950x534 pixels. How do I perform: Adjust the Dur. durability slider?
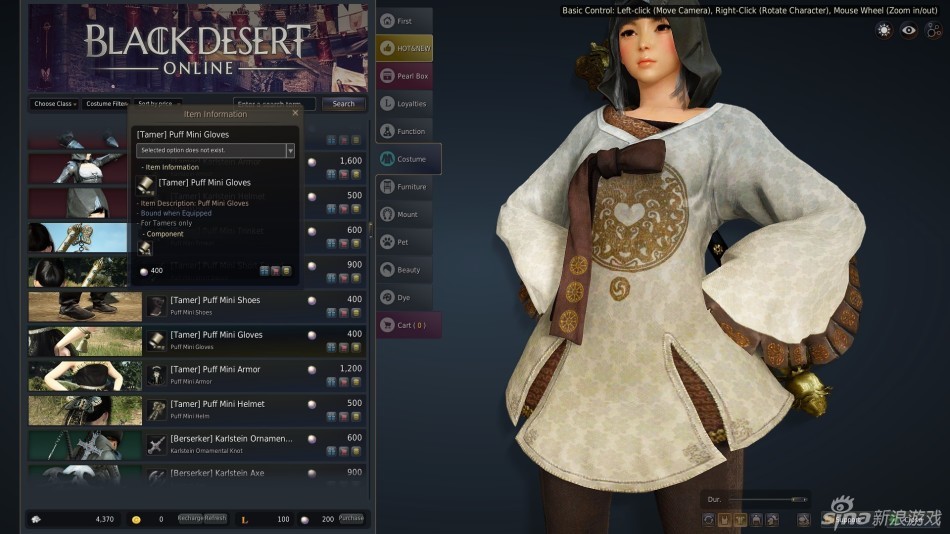tap(797, 498)
